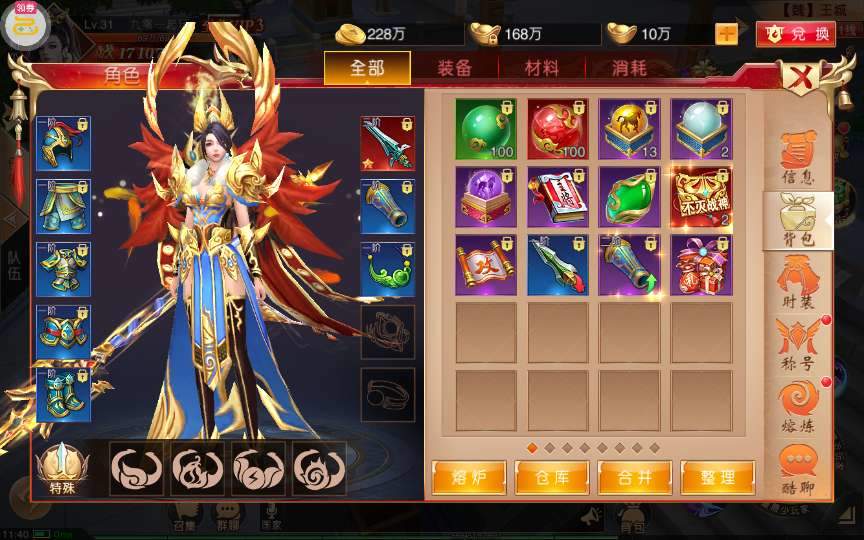
Task: Close the character bag panel
Action: (799, 77)
